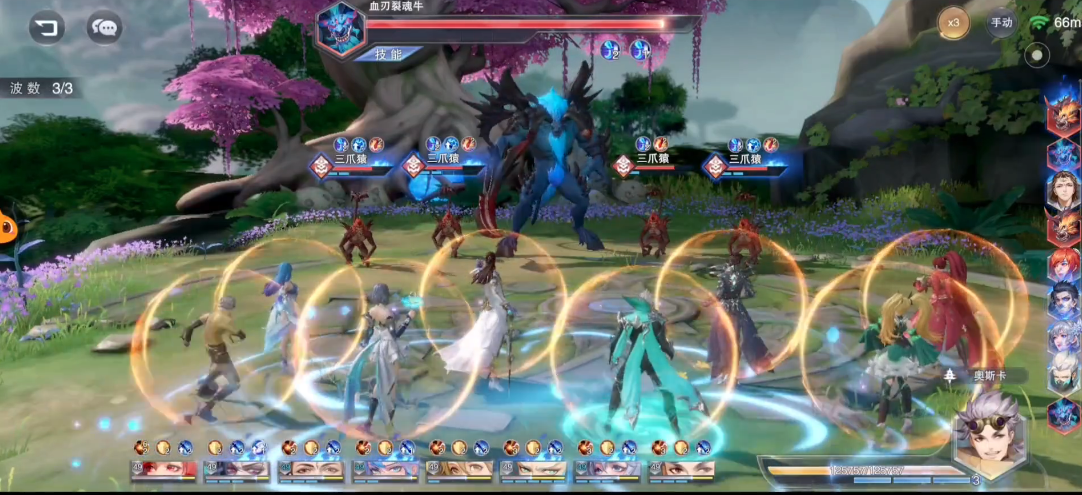Viewport: 1082px width, 495px height.
Task: Switch the 手动 manual mode button
Action: pos(1001,22)
